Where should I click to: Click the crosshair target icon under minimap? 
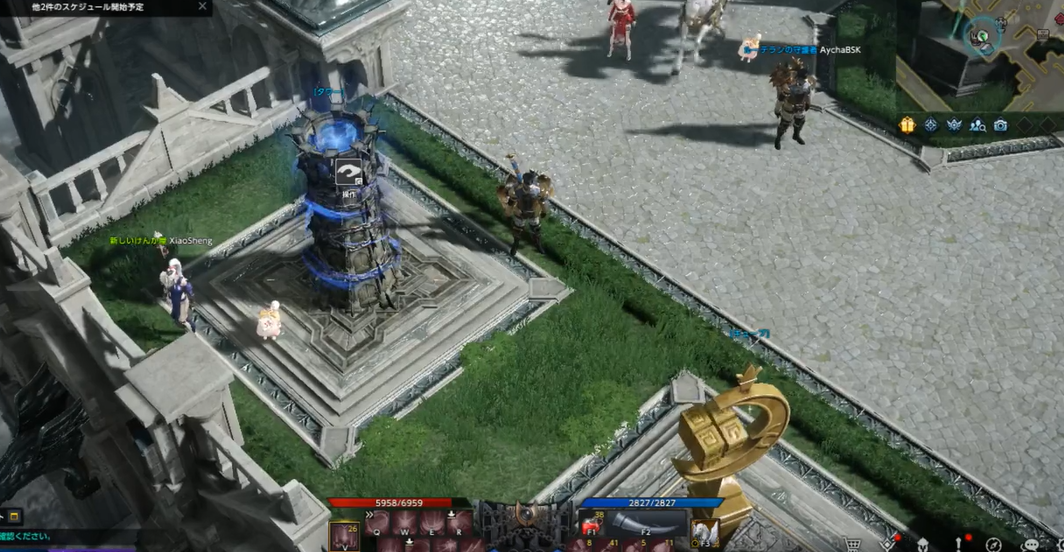931,125
